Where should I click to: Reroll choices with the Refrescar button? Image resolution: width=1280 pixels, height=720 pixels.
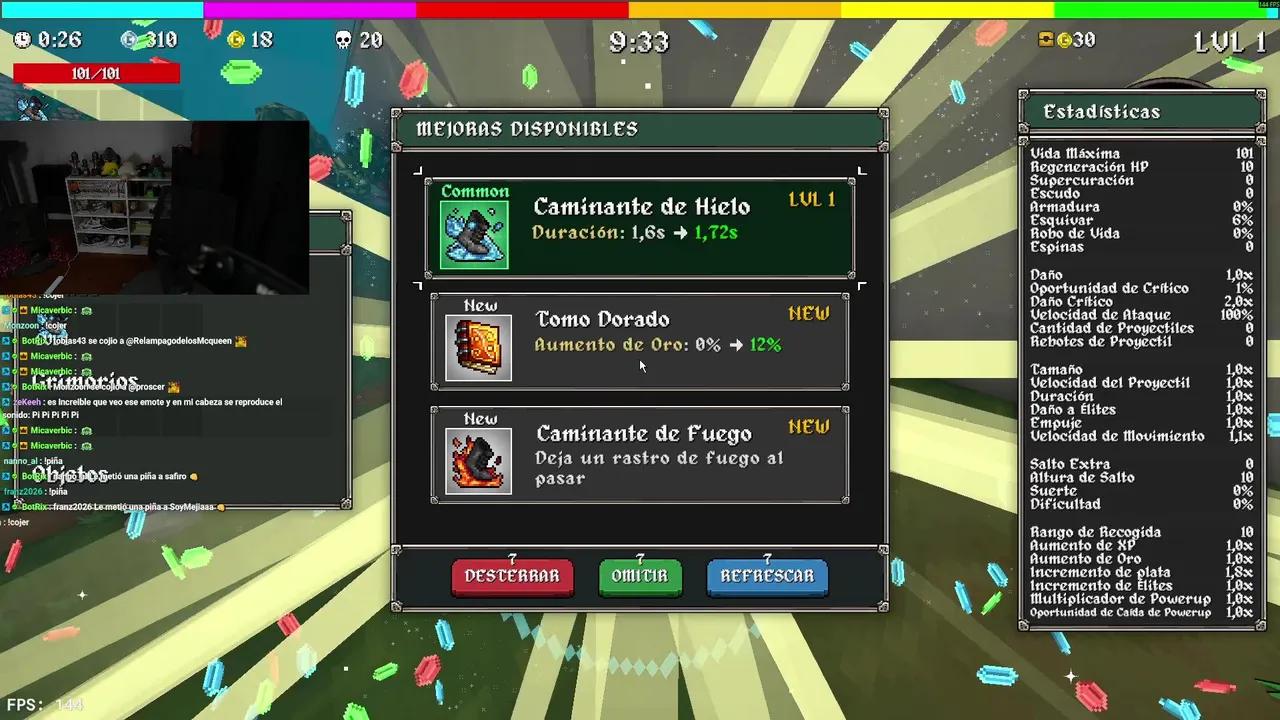[767, 577]
